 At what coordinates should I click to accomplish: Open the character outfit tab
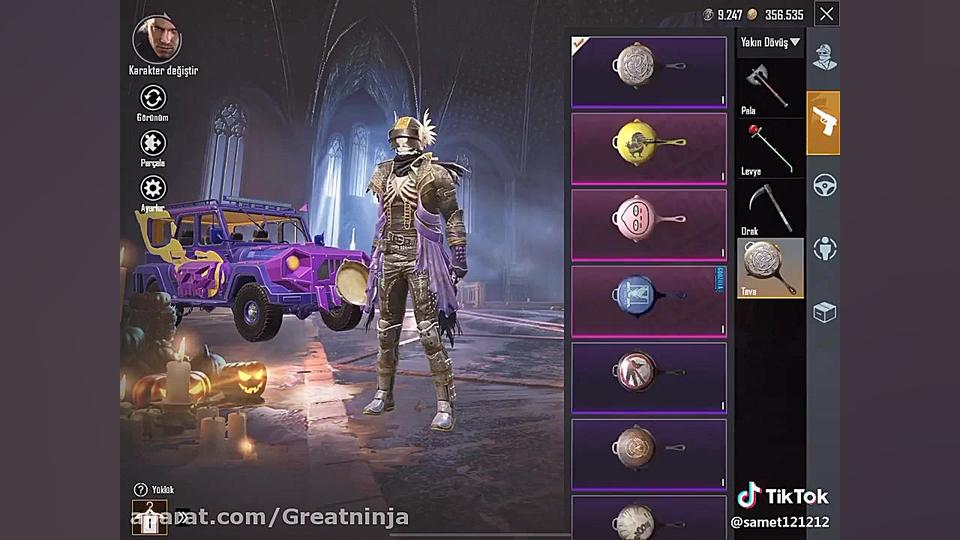coord(824,58)
